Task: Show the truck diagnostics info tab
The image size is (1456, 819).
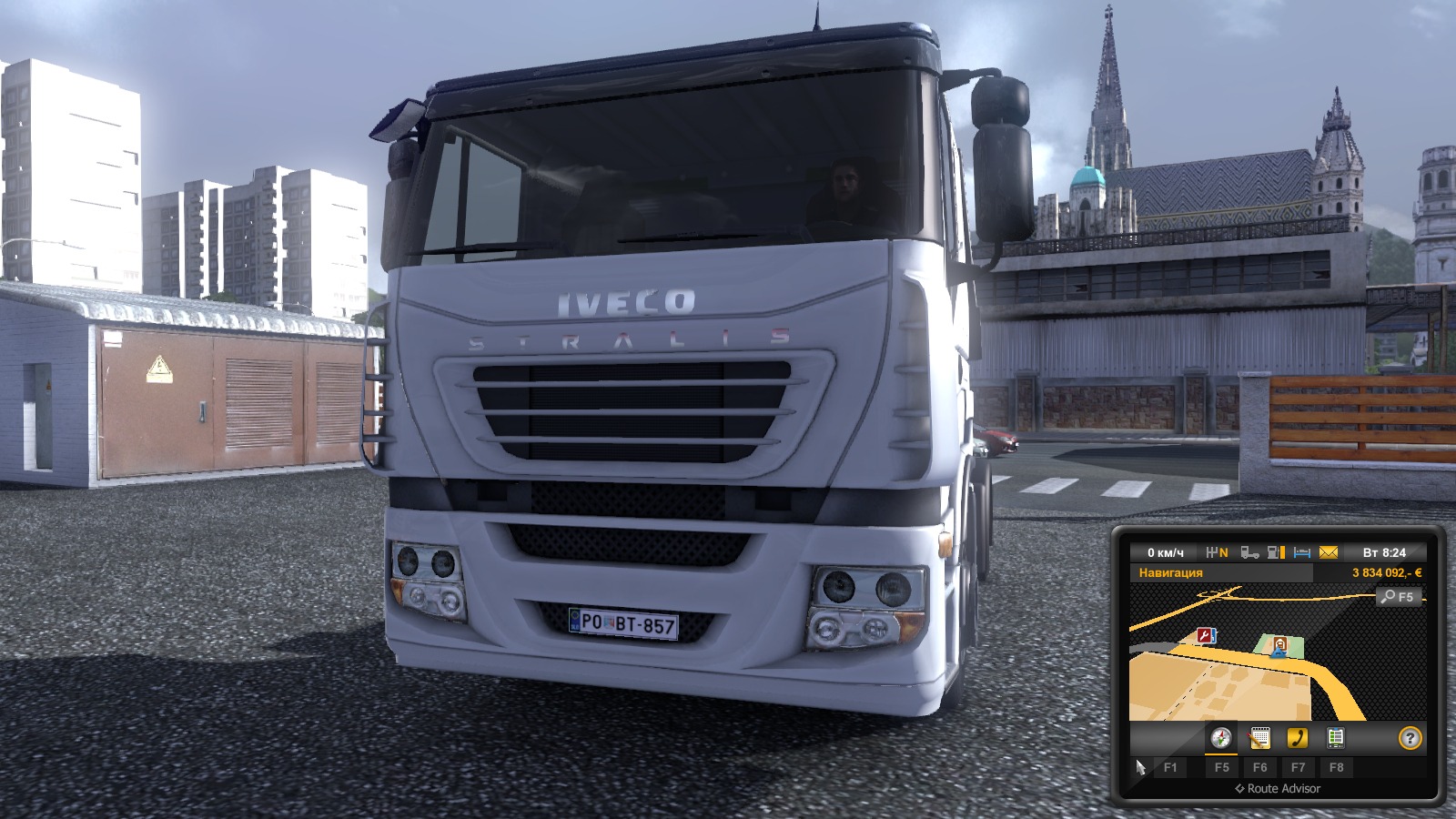Action: click(1336, 738)
